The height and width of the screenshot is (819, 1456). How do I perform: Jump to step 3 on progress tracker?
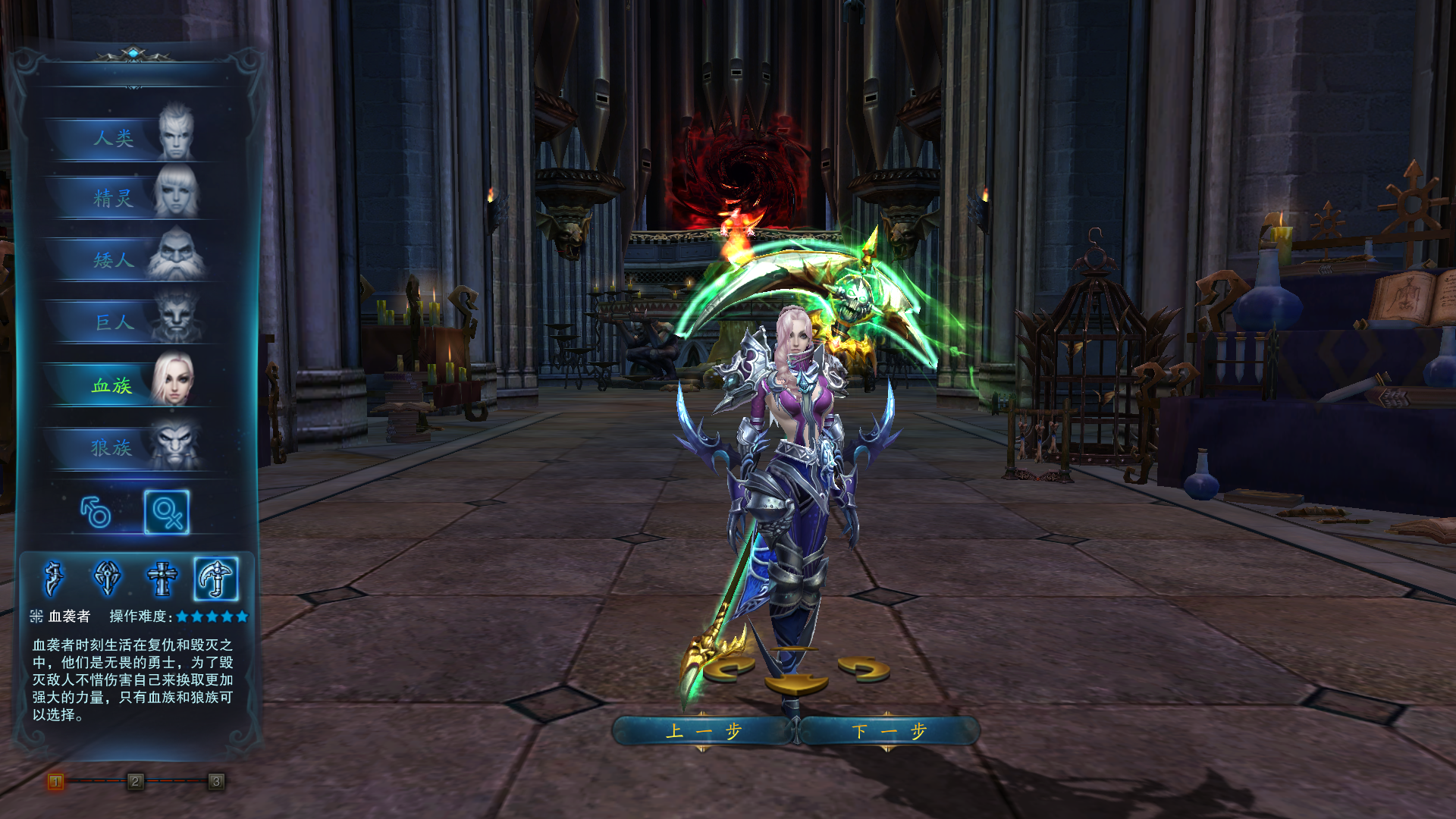[216, 781]
